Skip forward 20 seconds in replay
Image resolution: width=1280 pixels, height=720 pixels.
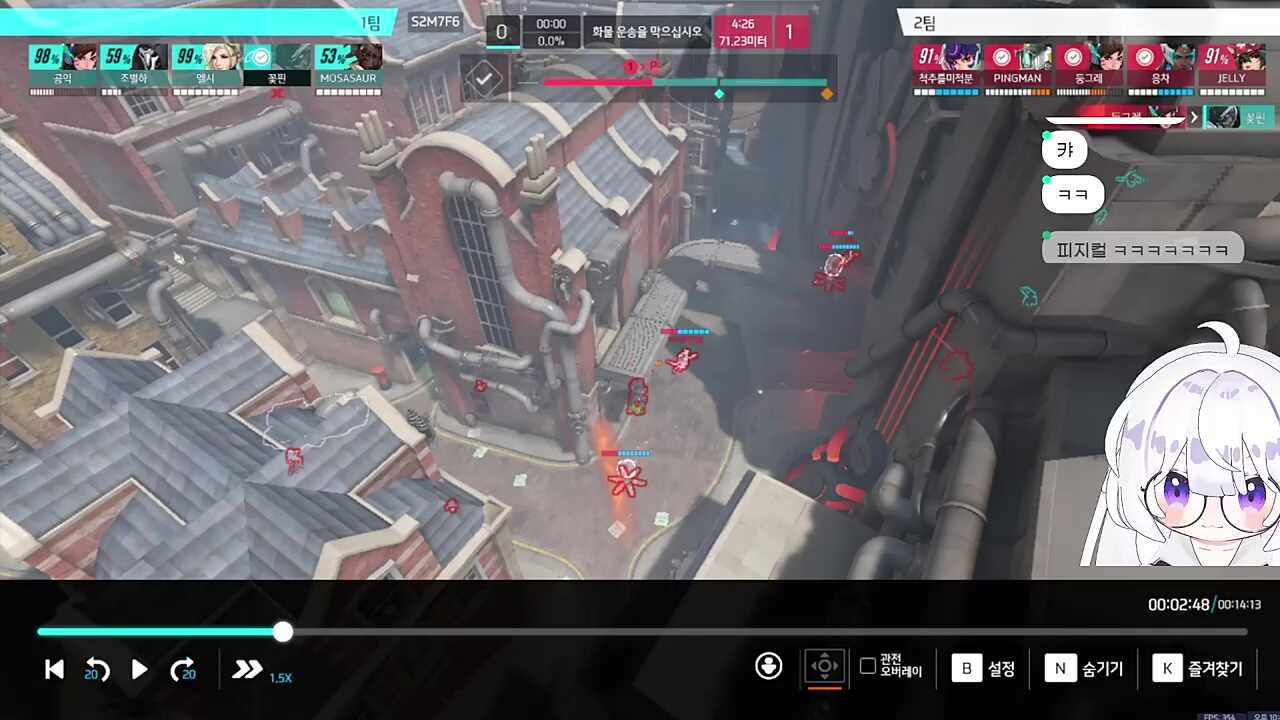pyautogui.click(x=183, y=670)
